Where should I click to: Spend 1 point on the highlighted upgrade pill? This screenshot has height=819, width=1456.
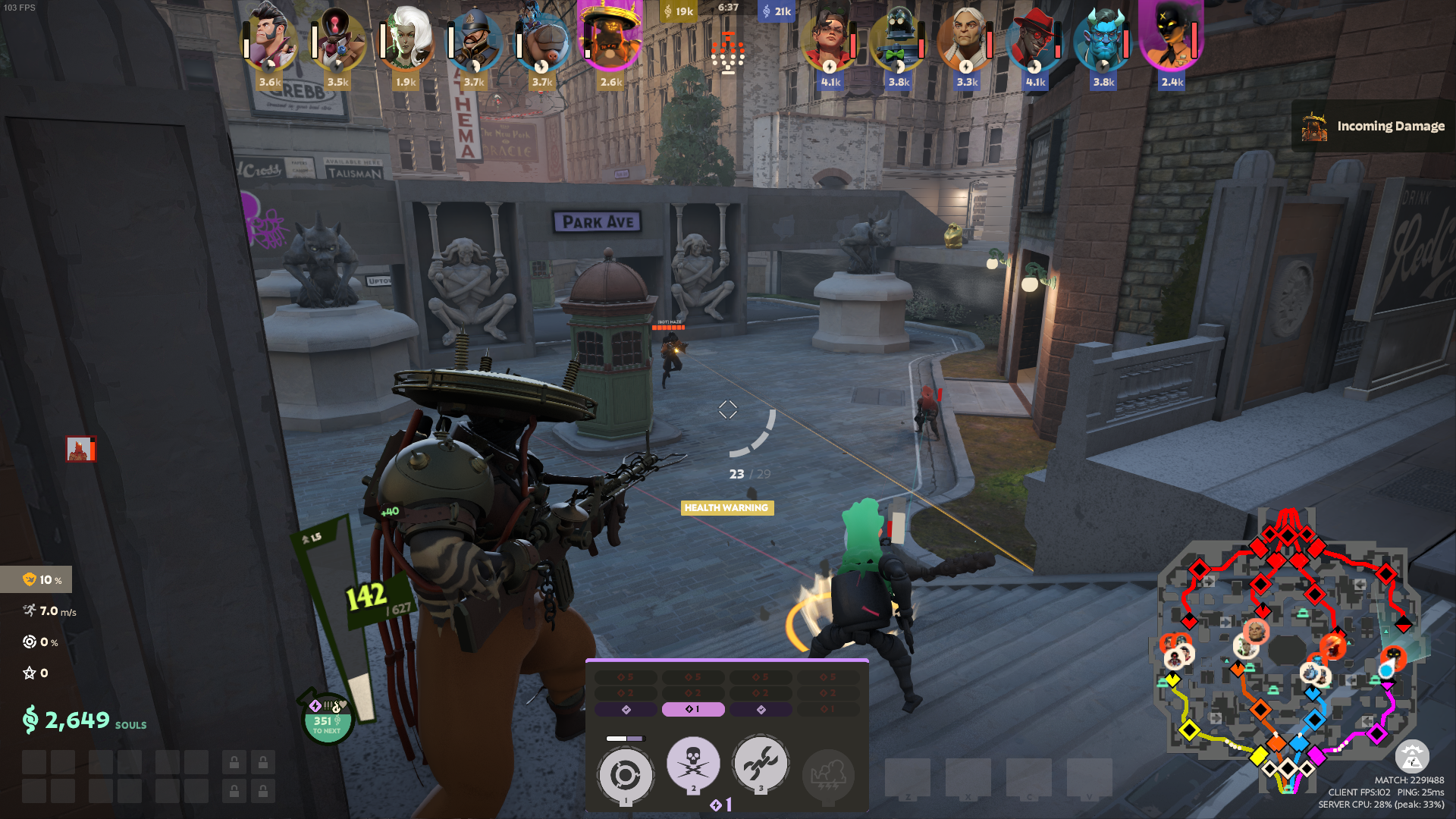click(693, 709)
